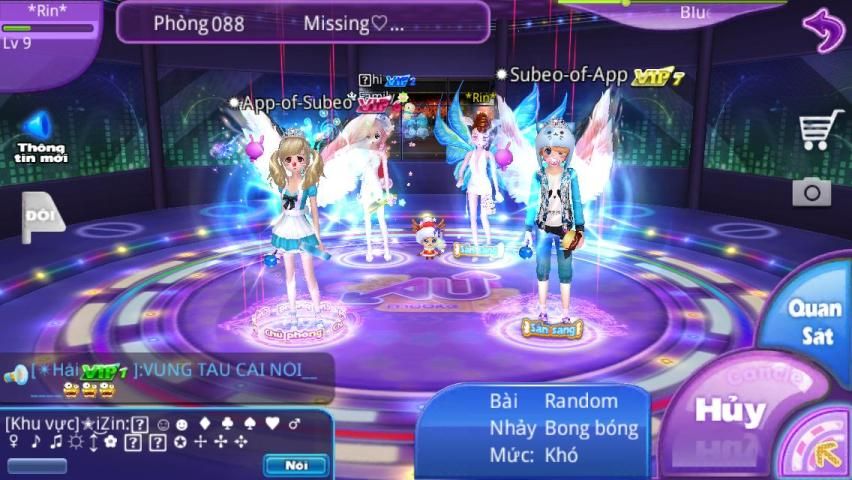852x480 pixels.
Task: Take a screenshot with the camera icon
Action: 811,191
